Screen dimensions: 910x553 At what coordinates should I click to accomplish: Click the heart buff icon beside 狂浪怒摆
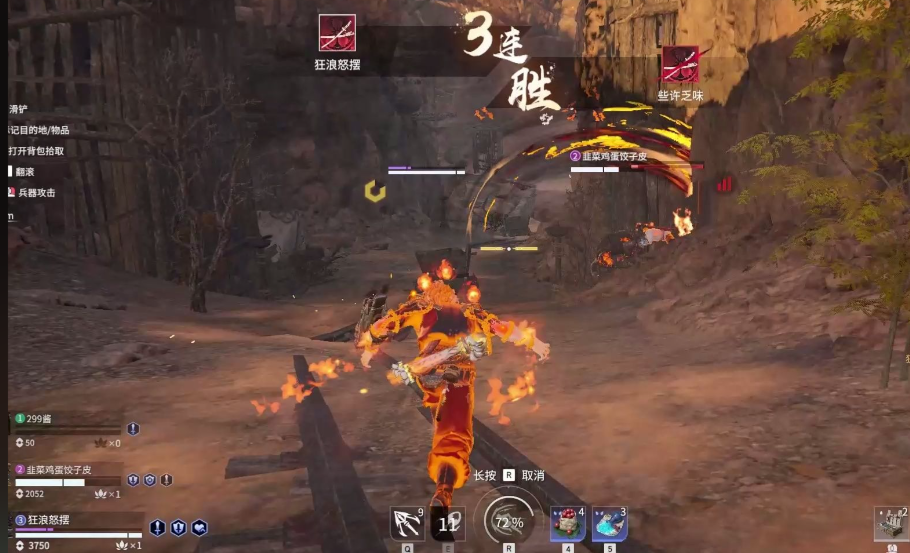point(199,527)
